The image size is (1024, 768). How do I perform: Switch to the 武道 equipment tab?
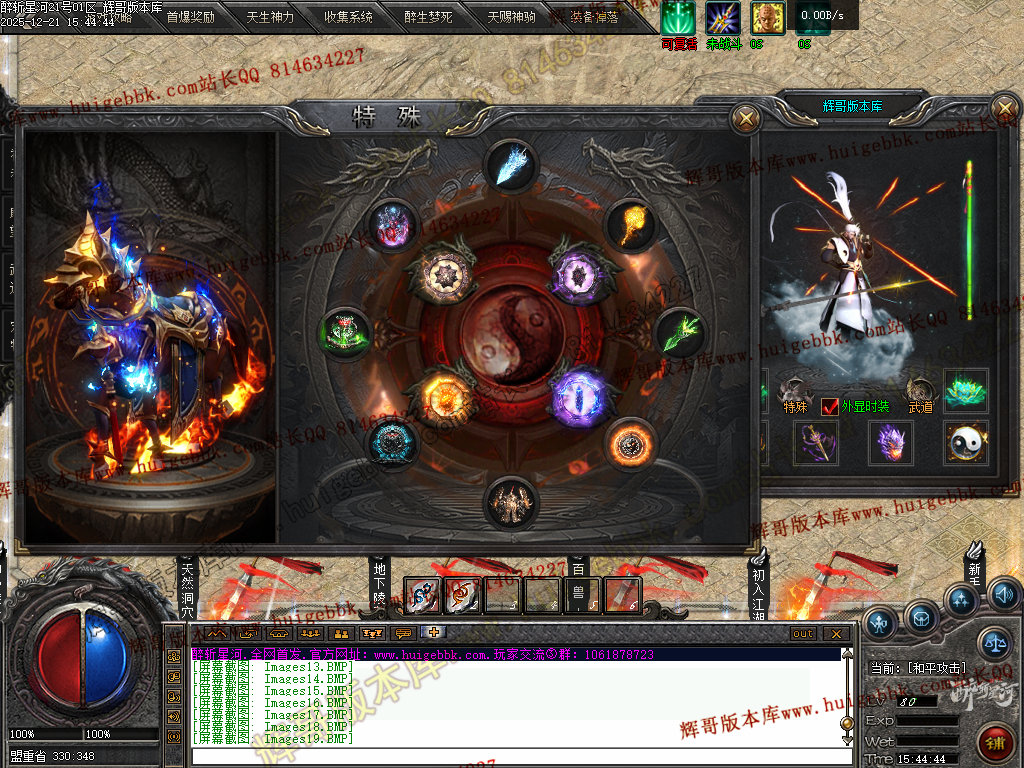coord(920,405)
